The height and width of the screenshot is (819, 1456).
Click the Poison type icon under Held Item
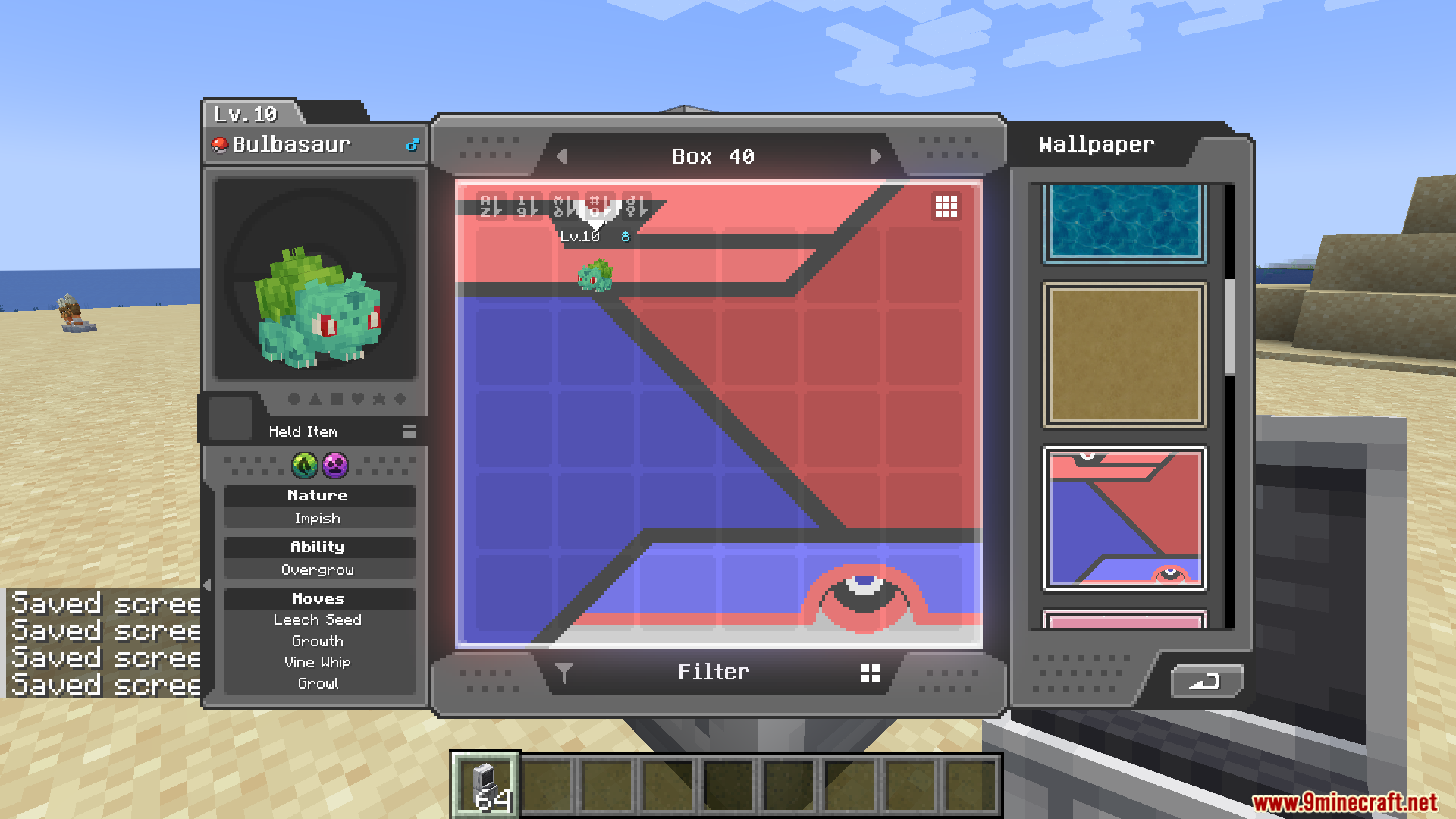(x=335, y=467)
